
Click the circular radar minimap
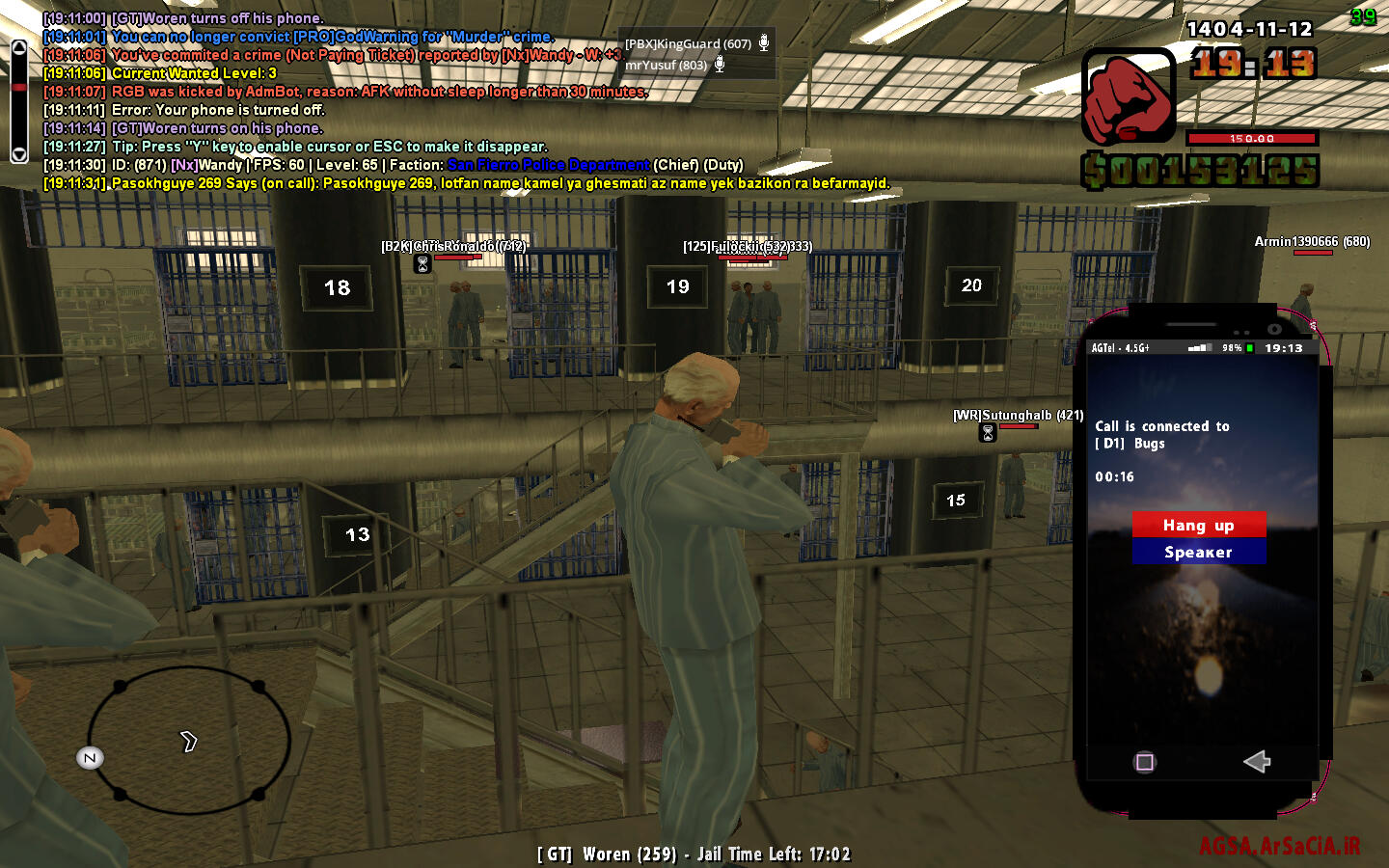click(x=189, y=741)
